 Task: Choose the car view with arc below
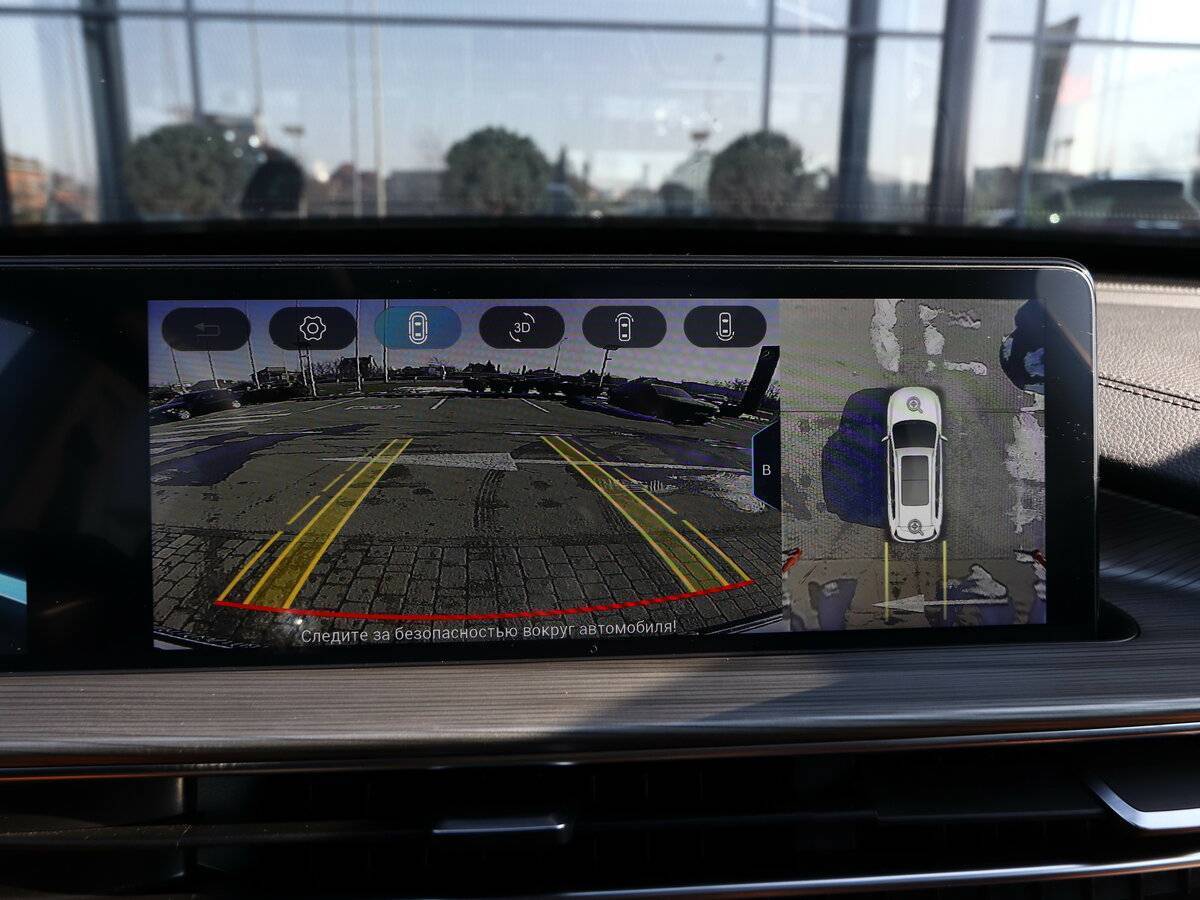point(725,326)
